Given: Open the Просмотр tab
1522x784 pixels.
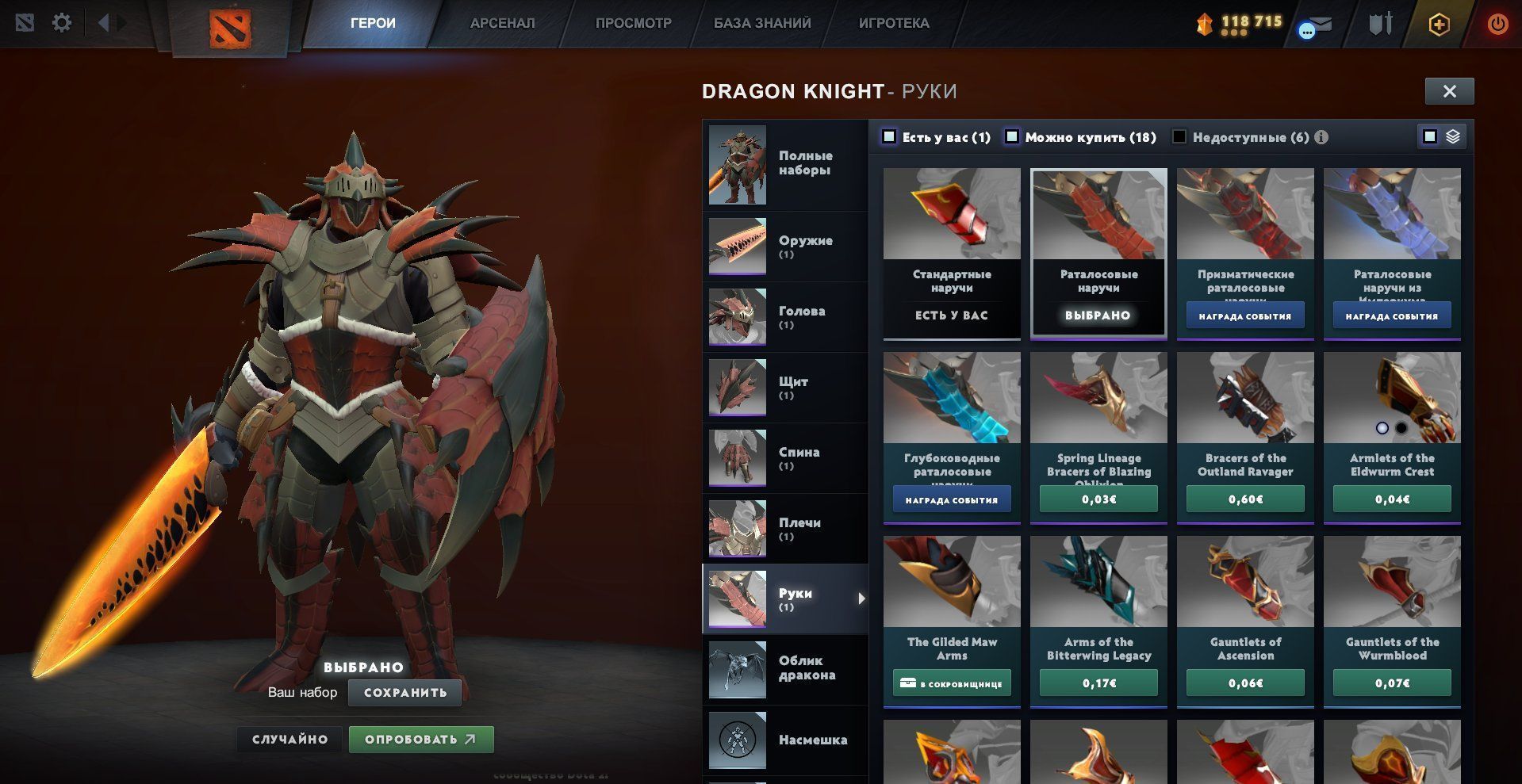Looking at the screenshot, I should [x=633, y=23].
